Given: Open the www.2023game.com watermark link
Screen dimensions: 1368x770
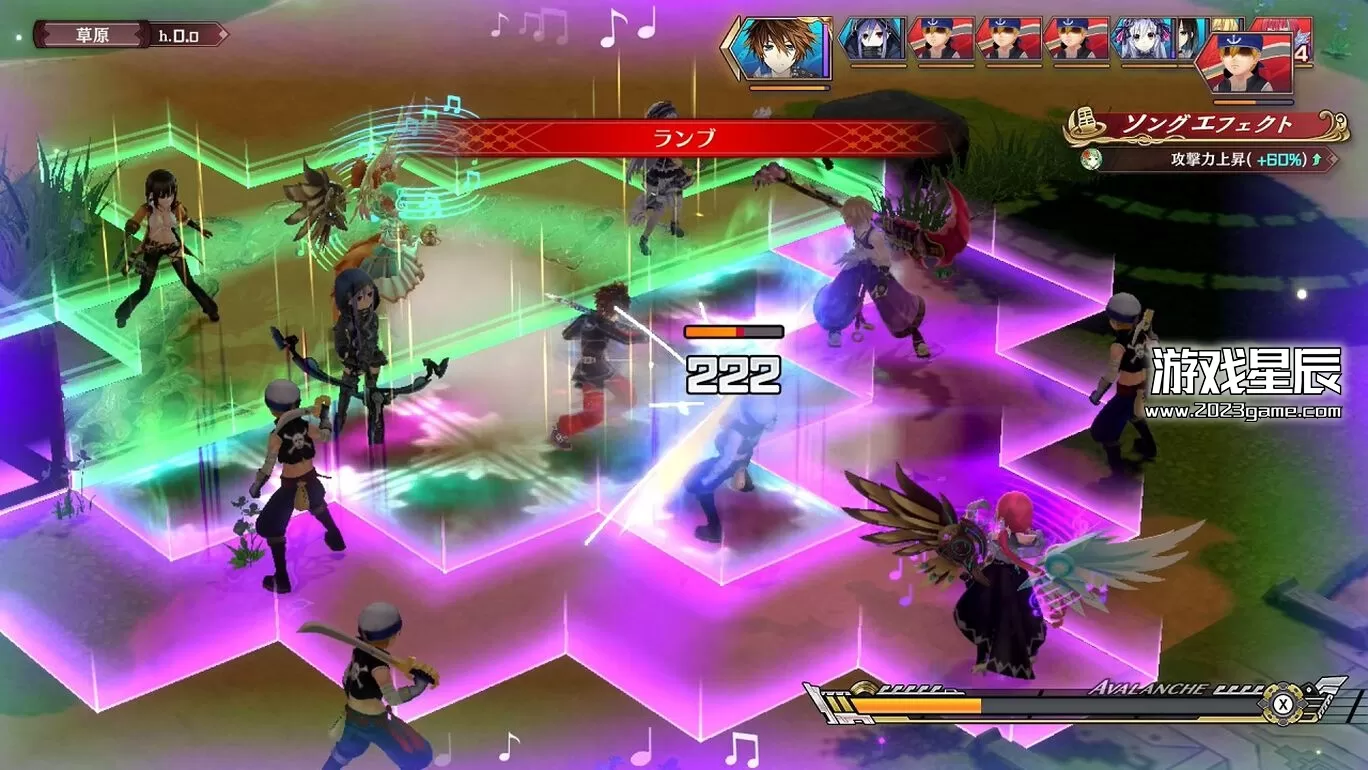Looking at the screenshot, I should 1243,411.
